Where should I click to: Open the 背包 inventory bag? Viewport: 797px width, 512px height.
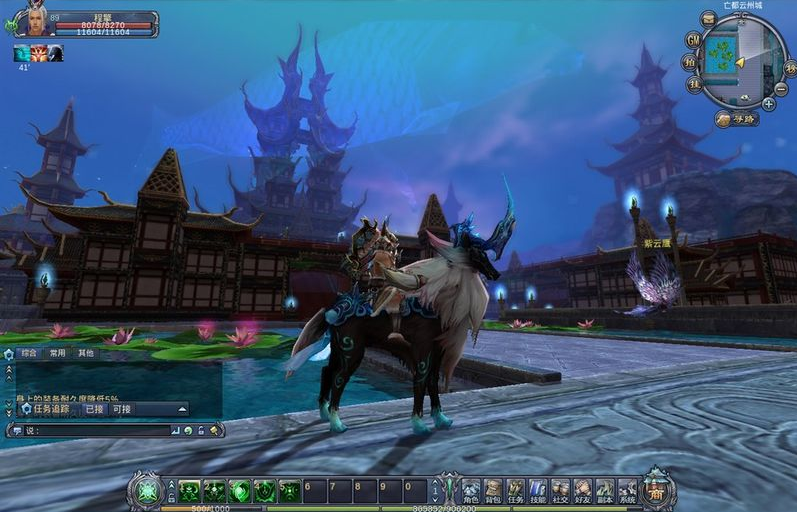point(493,490)
